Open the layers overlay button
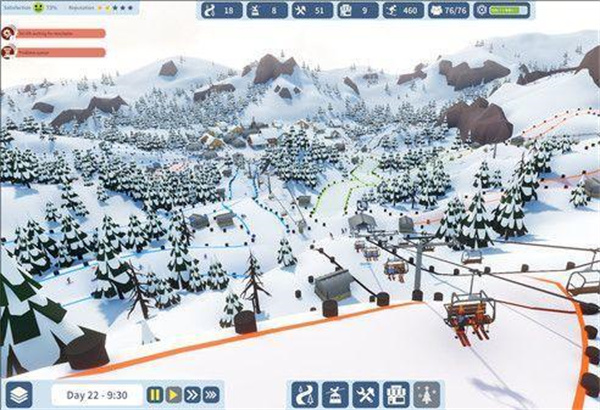Screen dimensions: 600x410 pyautogui.click(x=18, y=394)
